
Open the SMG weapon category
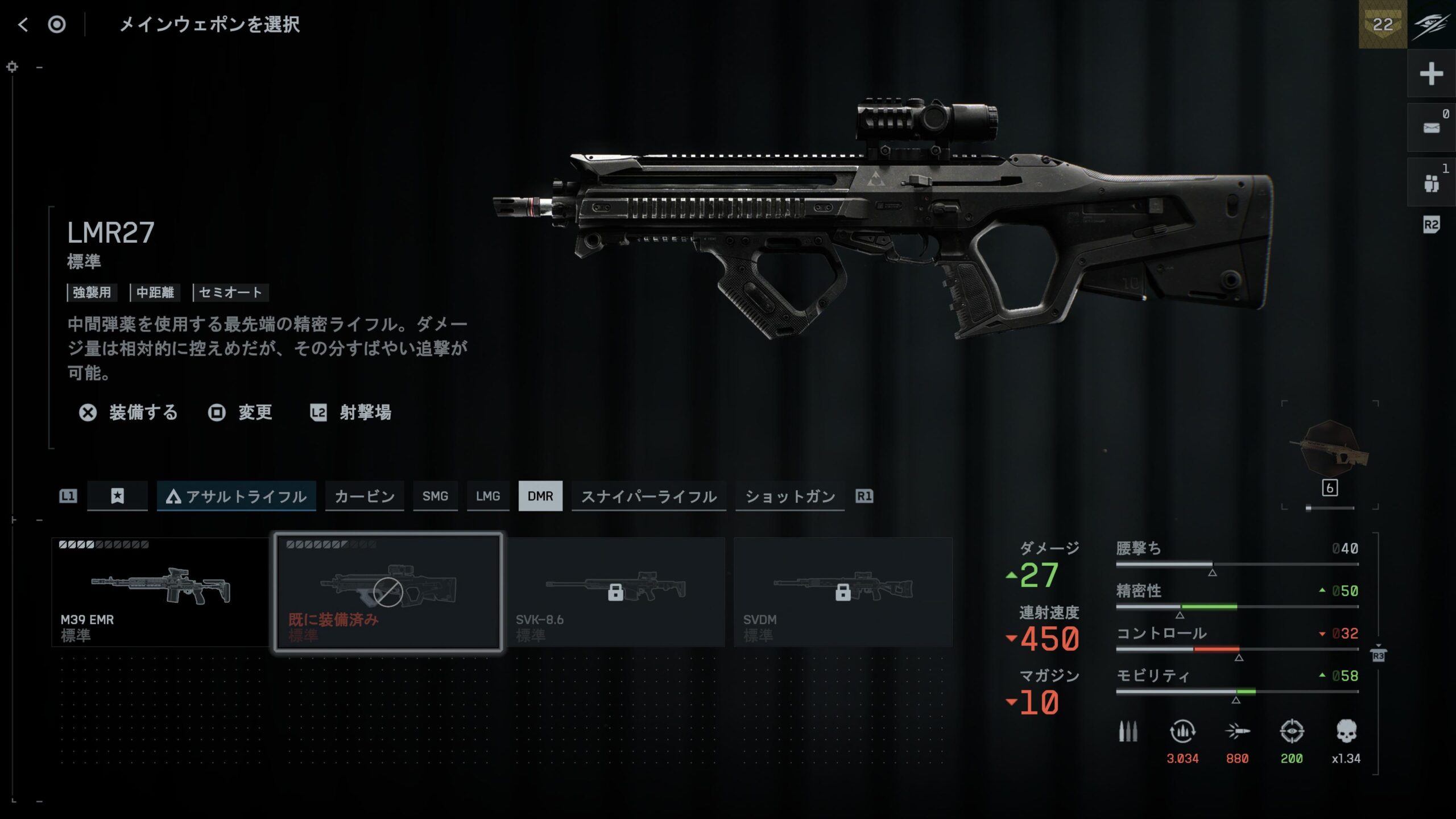435,497
